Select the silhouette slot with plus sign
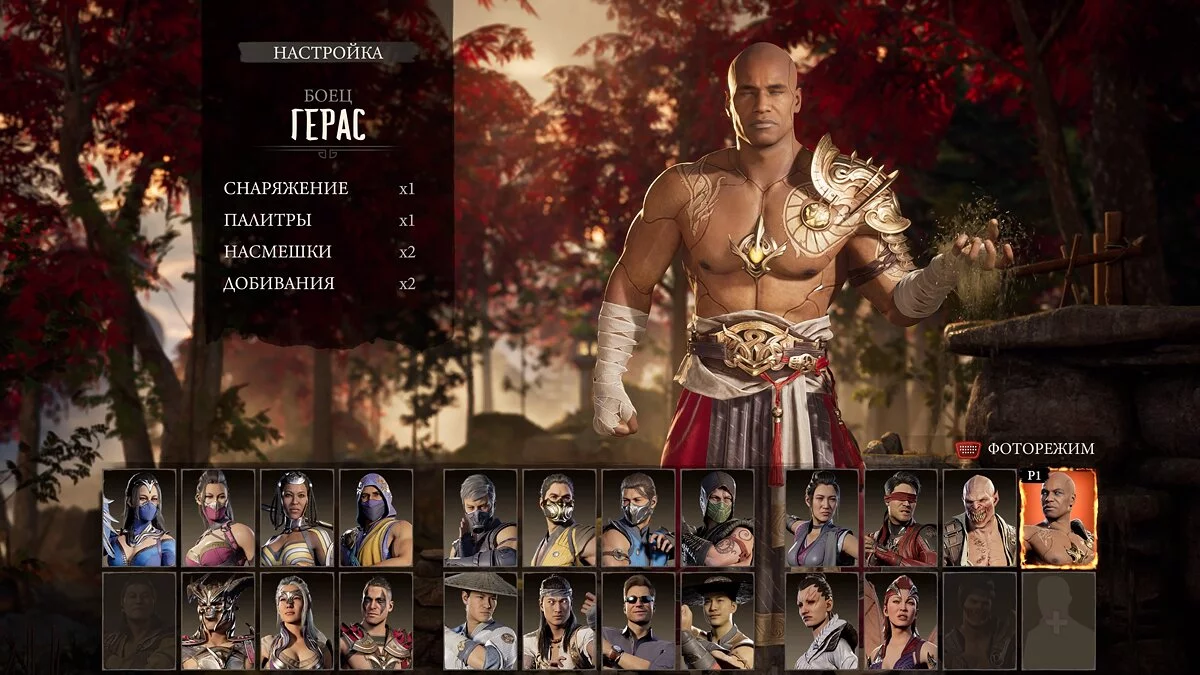Viewport: 1200px width, 675px height. 1058,621
